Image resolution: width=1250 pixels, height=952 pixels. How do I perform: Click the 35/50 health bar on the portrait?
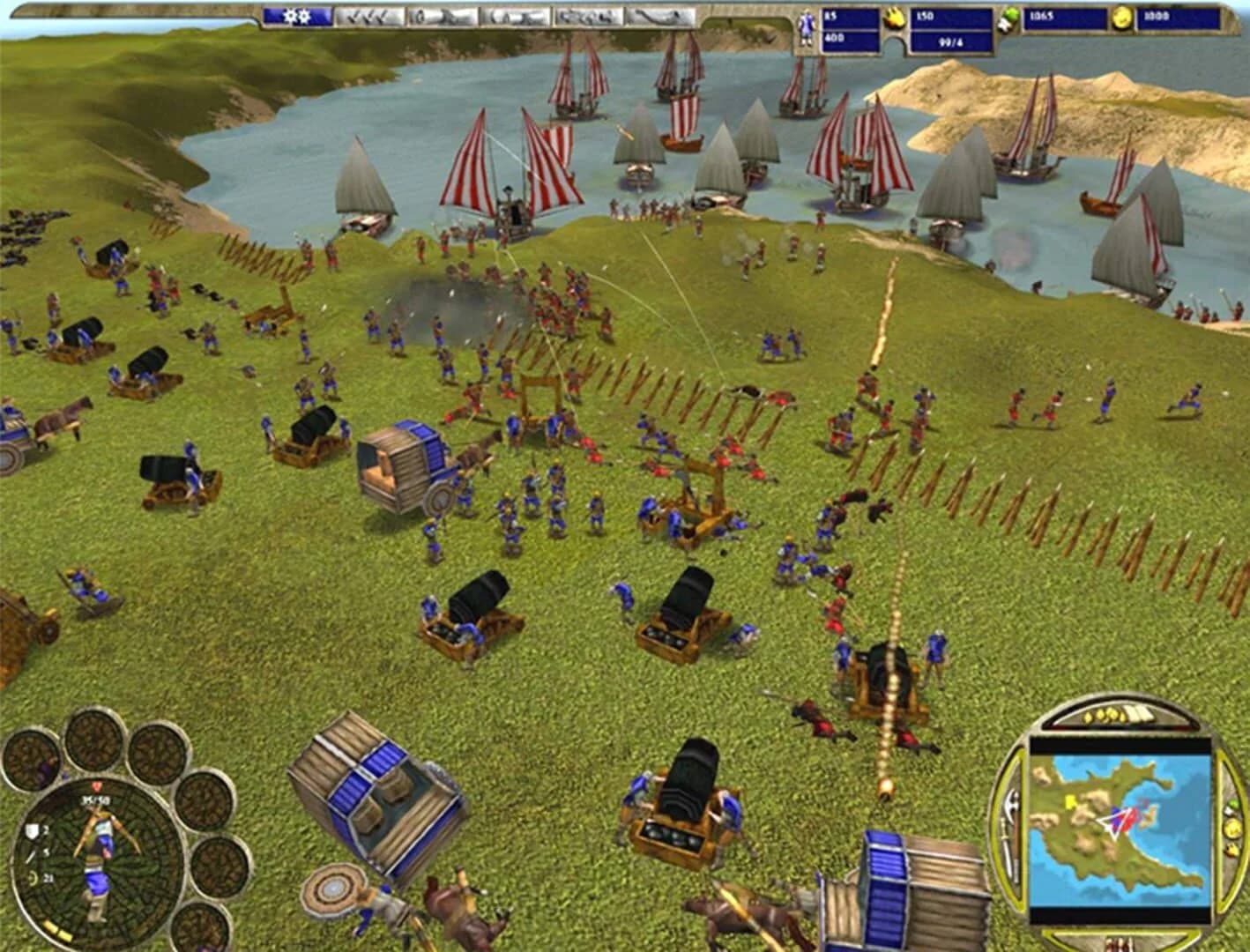pos(96,800)
